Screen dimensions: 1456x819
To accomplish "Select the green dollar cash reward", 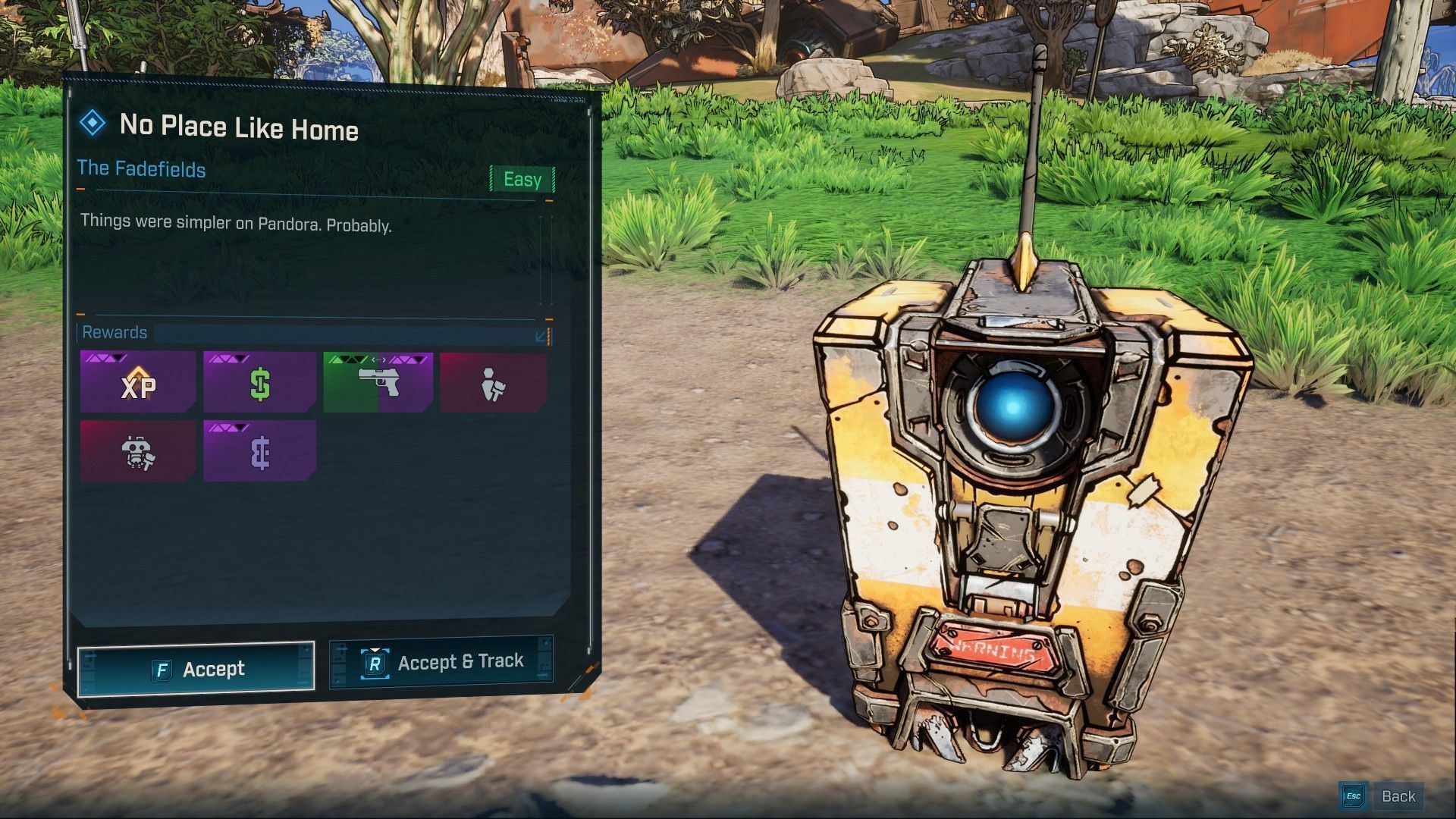I will pyautogui.click(x=259, y=383).
